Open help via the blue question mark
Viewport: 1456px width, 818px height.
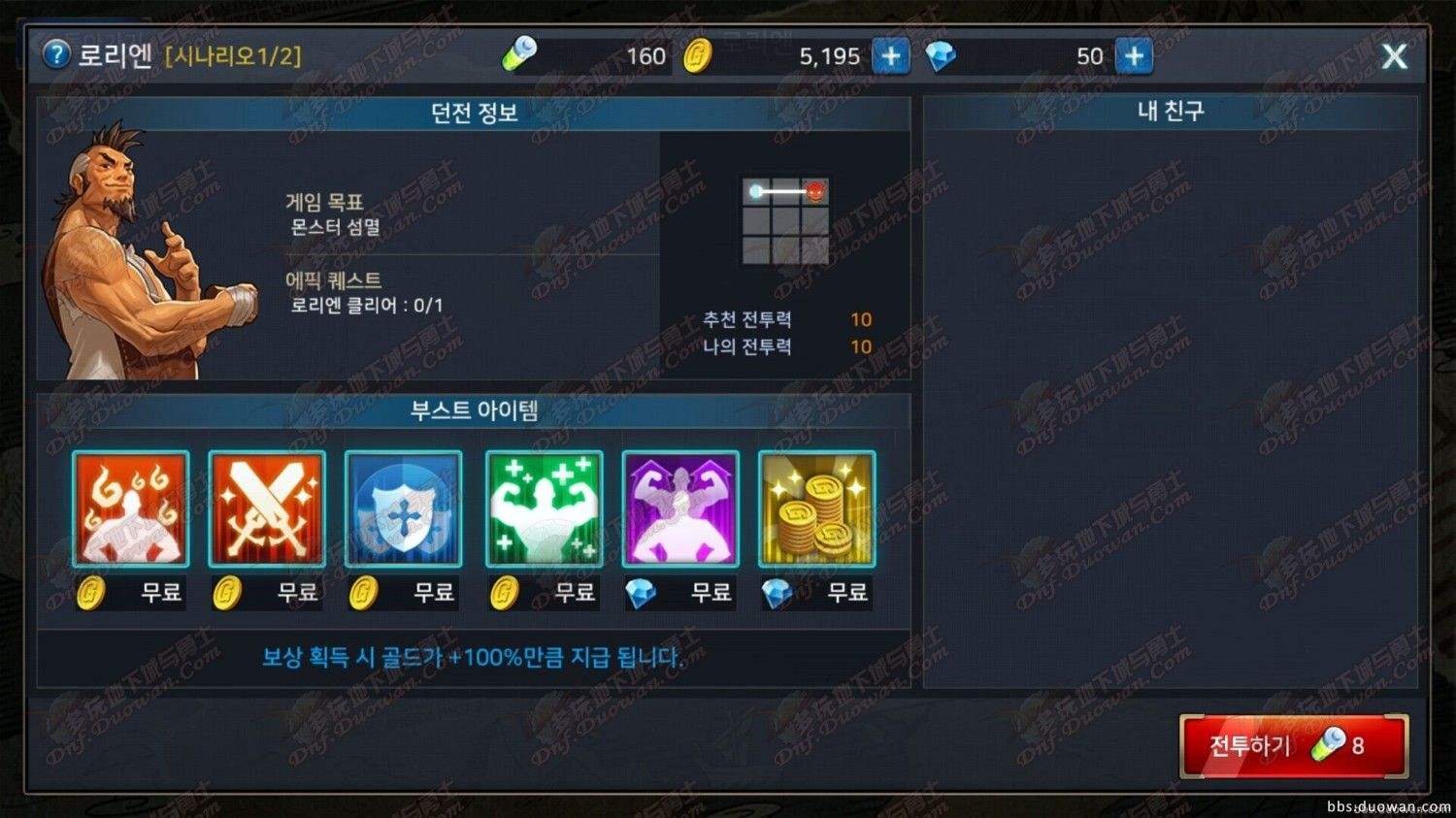point(57,54)
